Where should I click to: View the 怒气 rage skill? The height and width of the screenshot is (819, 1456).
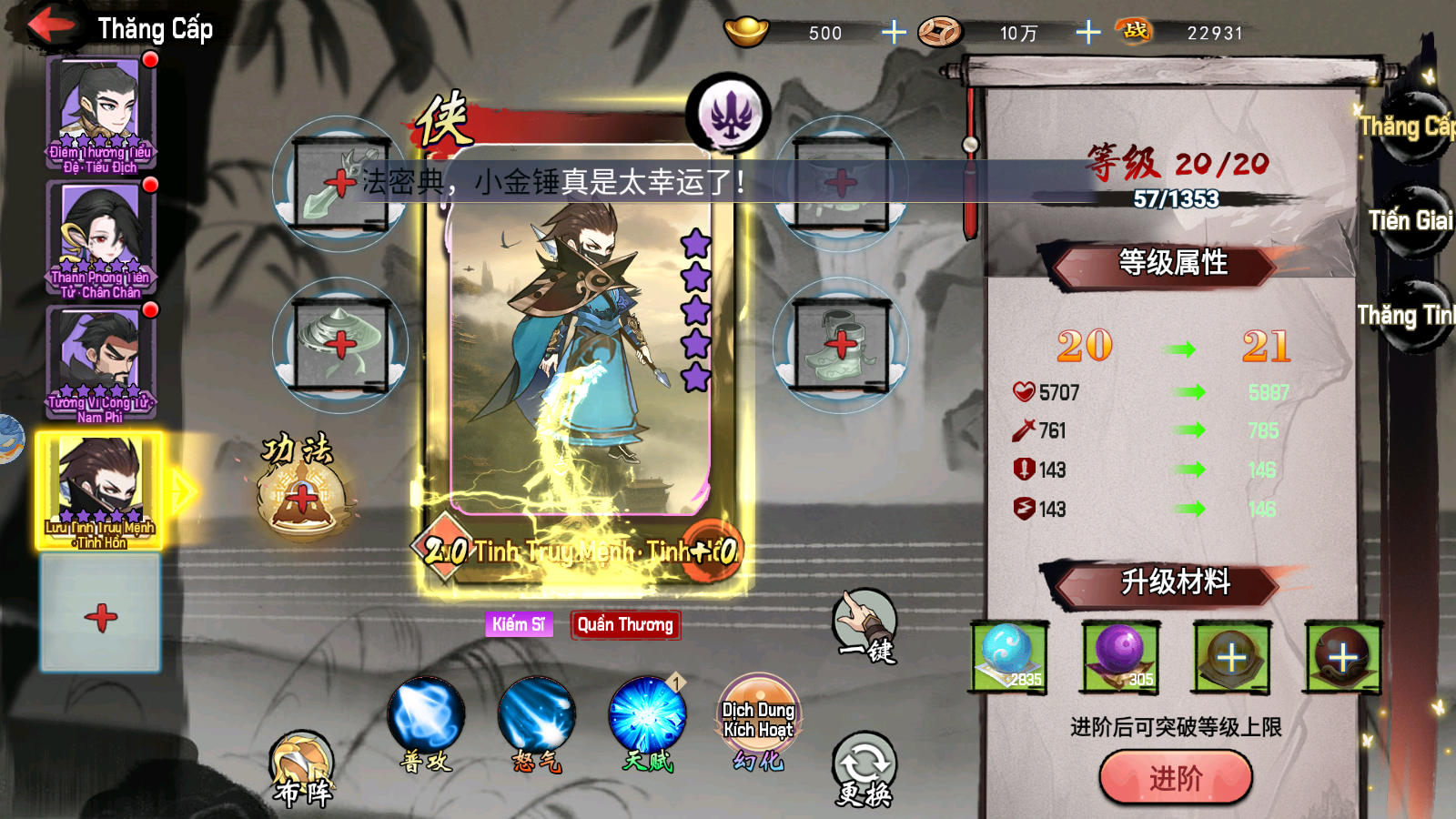[537, 719]
